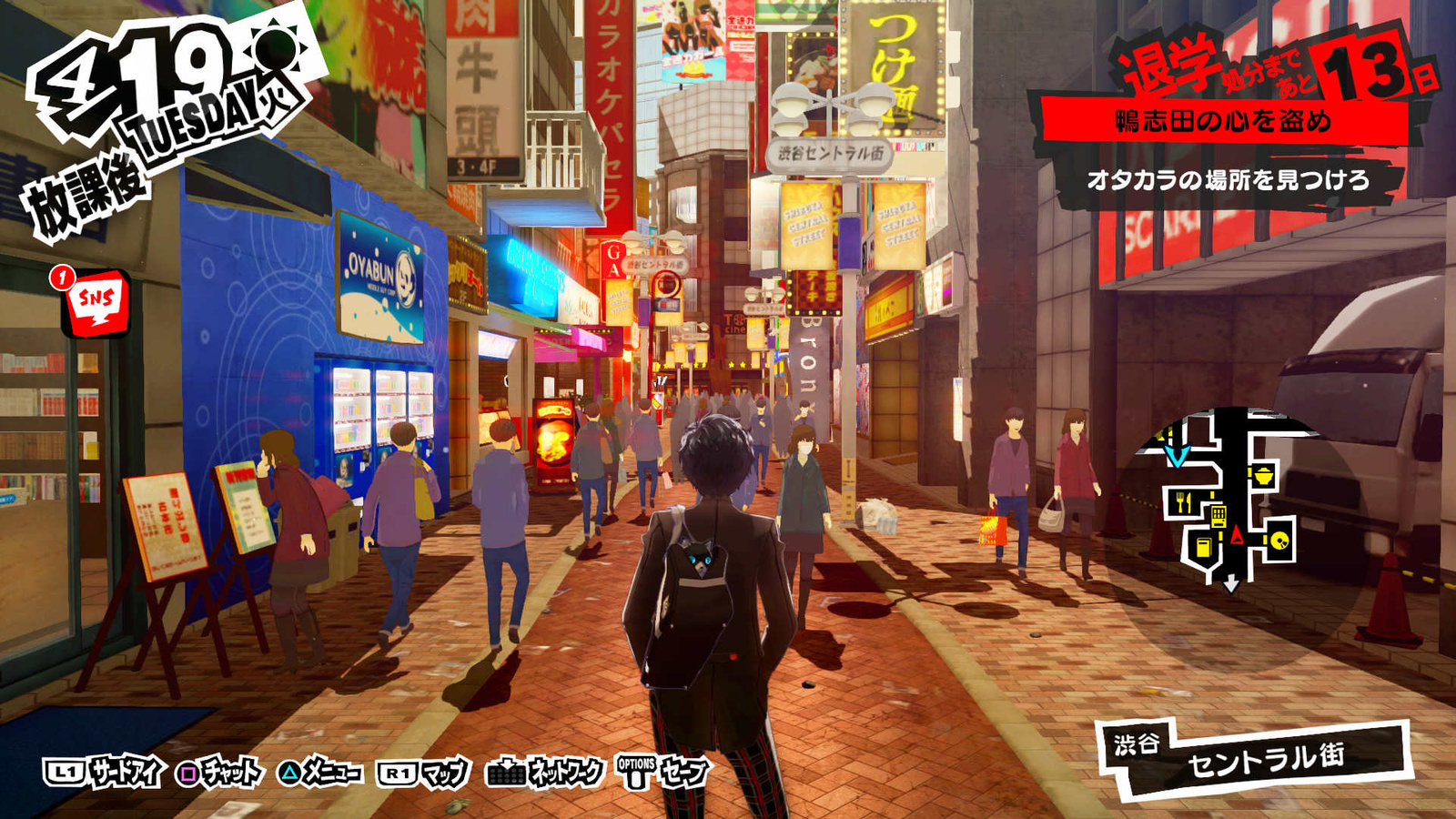1456x819 pixels.
Task: Select the vending machine icon on minimap
Action: (x=1218, y=517)
